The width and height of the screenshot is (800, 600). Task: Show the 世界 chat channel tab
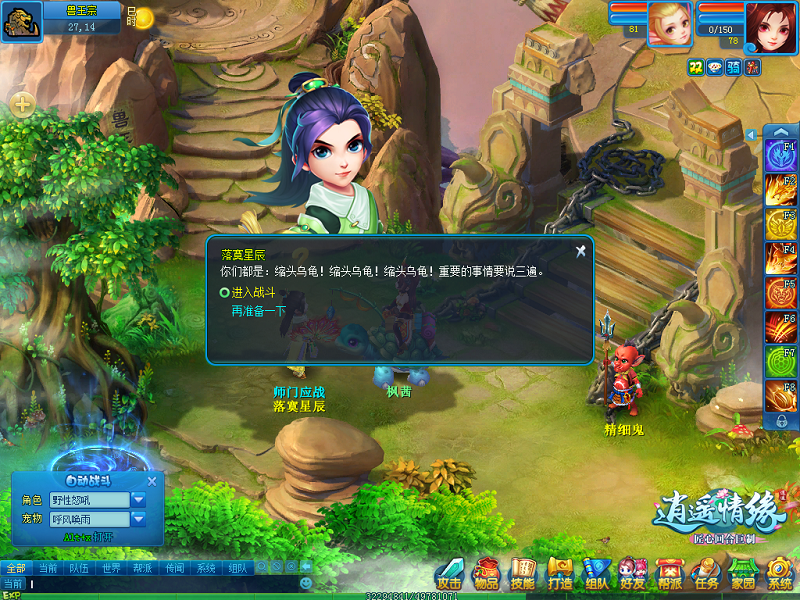(x=110, y=567)
